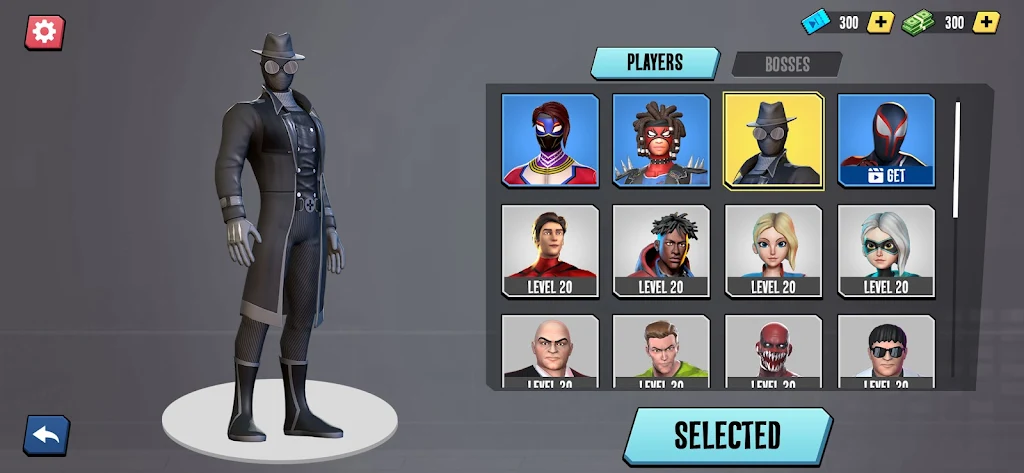Pick the blonde woman Level 20 character
This screenshot has height=473, width=1024.
point(773,250)
